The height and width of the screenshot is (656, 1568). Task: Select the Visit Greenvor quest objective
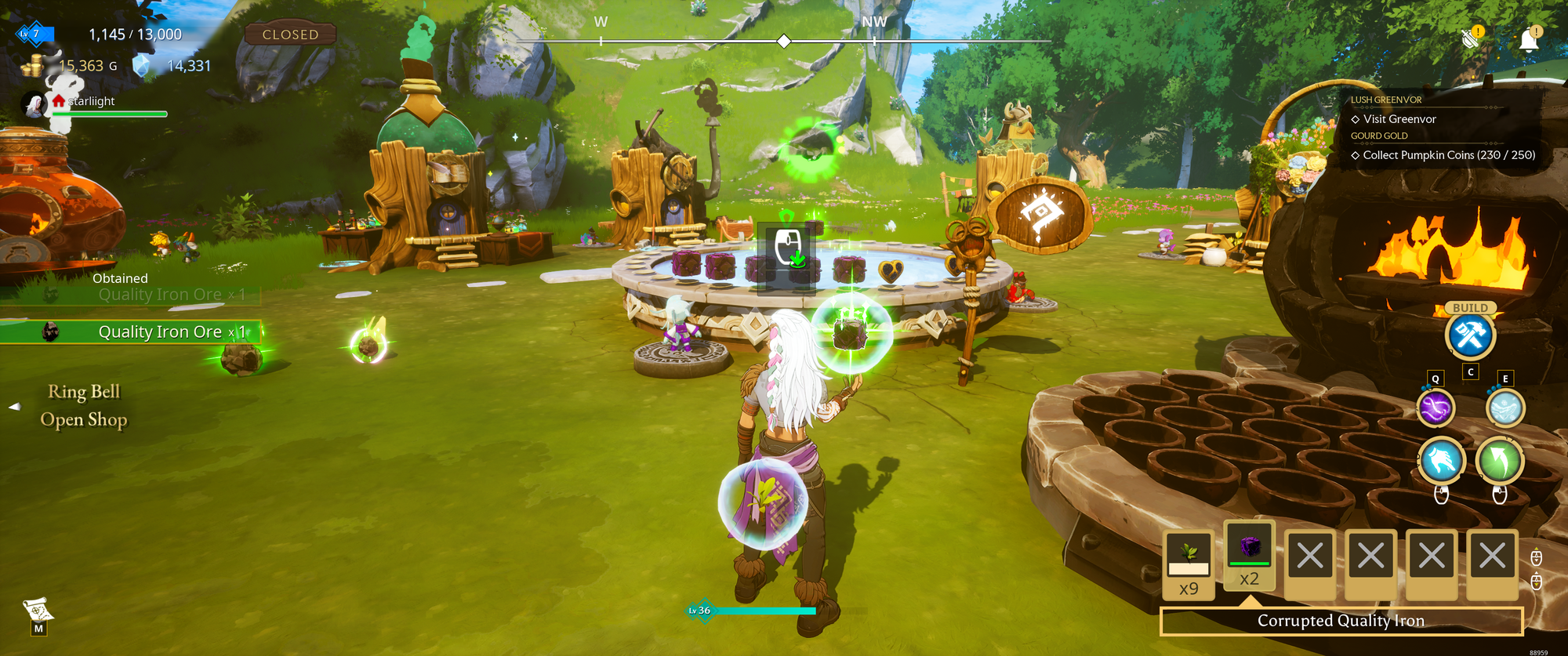coord(1399,119)
